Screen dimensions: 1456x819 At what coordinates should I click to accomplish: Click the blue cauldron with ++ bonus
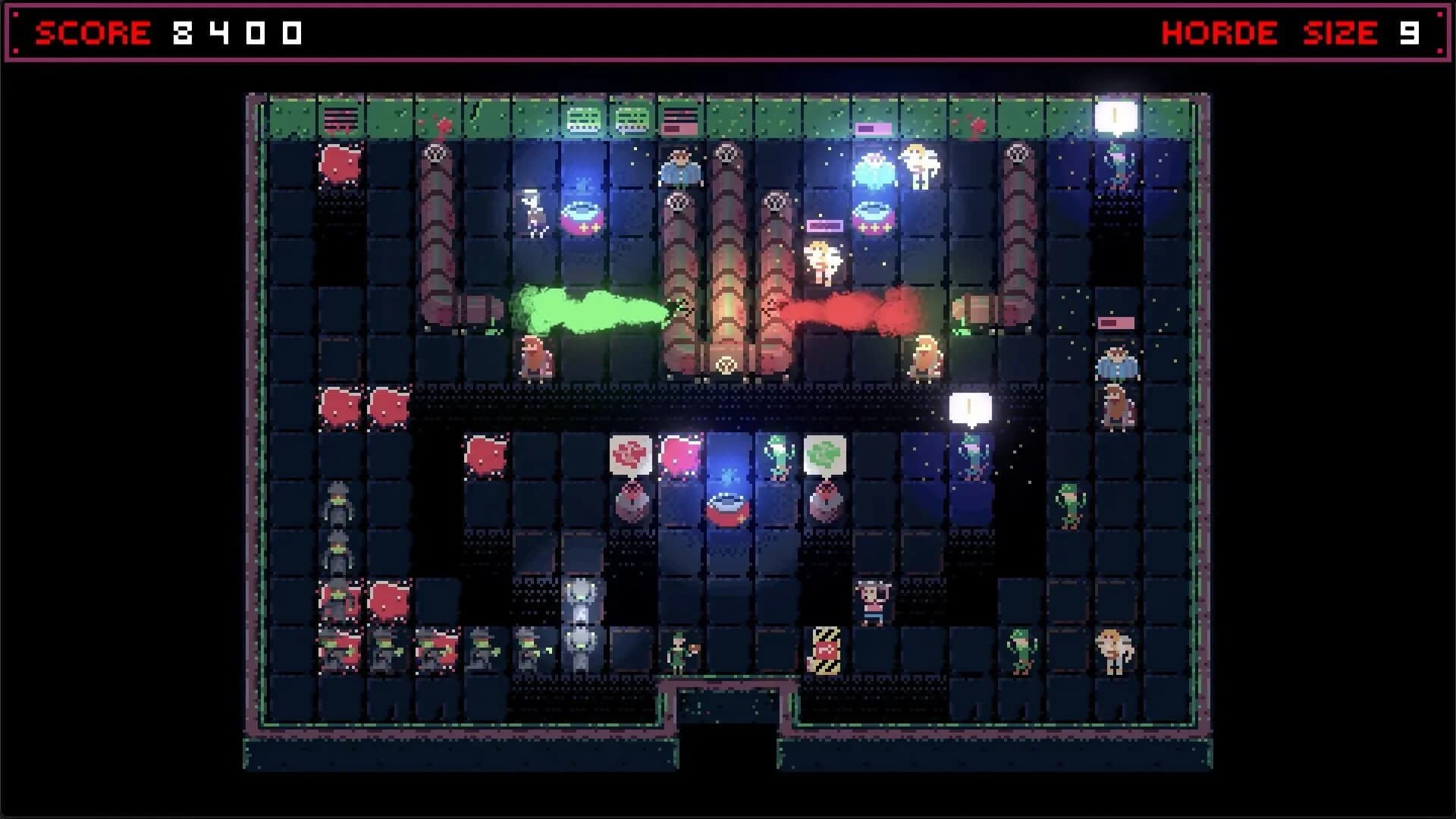coord(582,215)
